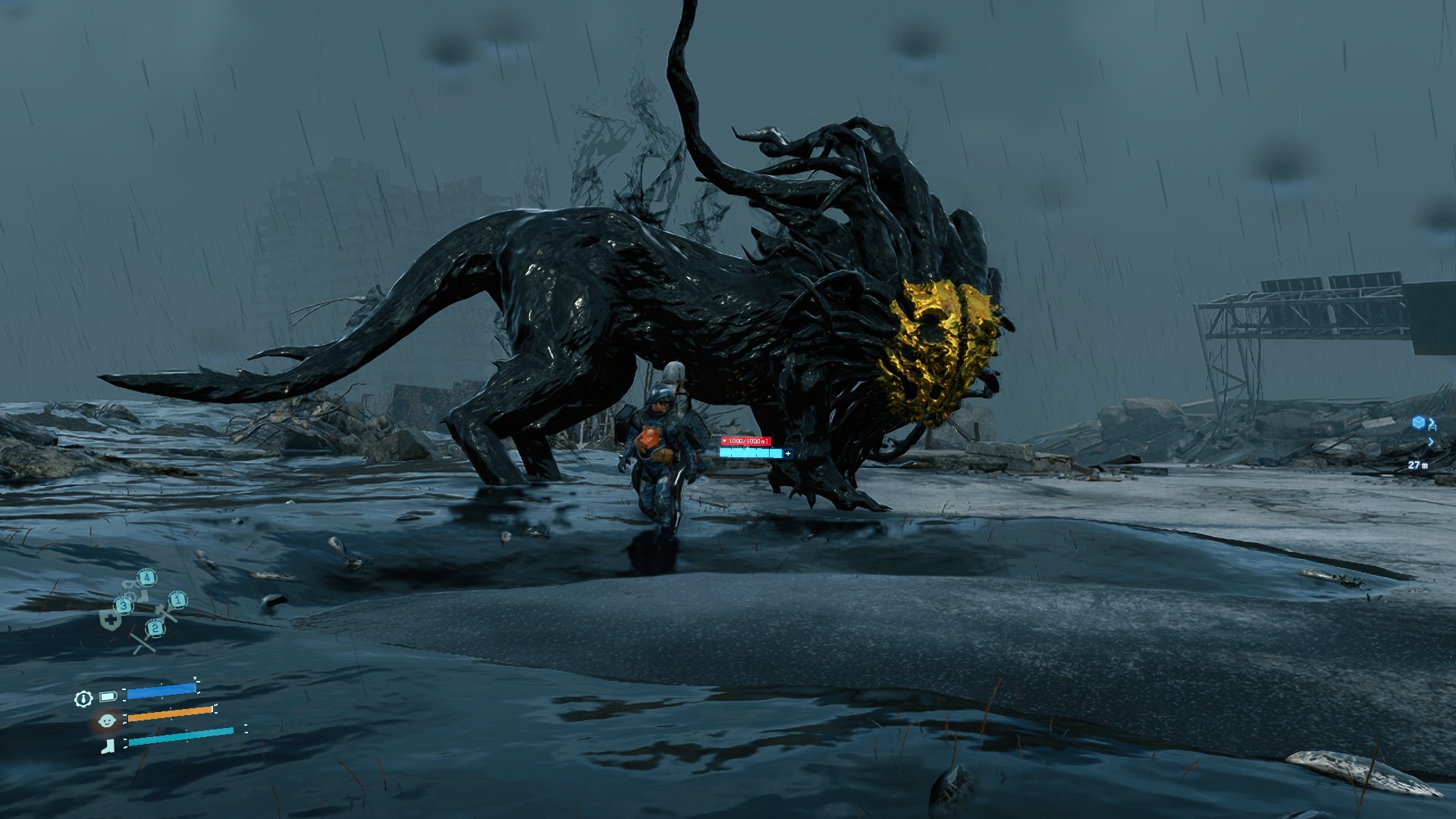This screenshot has width=1456, height=819.
Task: Click the orange BB status bar
Action: [x=168, y=714]
